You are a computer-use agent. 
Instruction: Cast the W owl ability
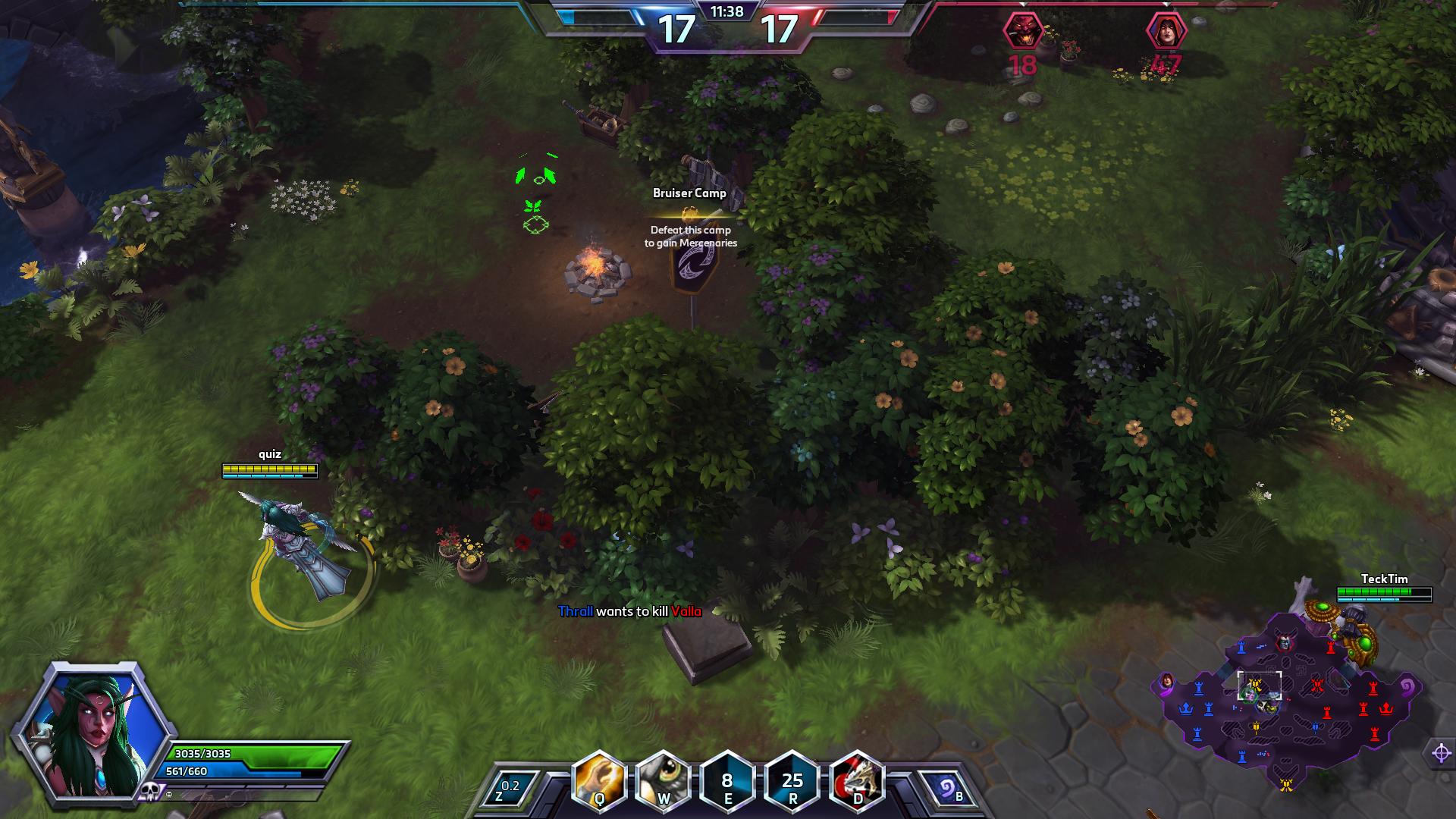[663, 781]
